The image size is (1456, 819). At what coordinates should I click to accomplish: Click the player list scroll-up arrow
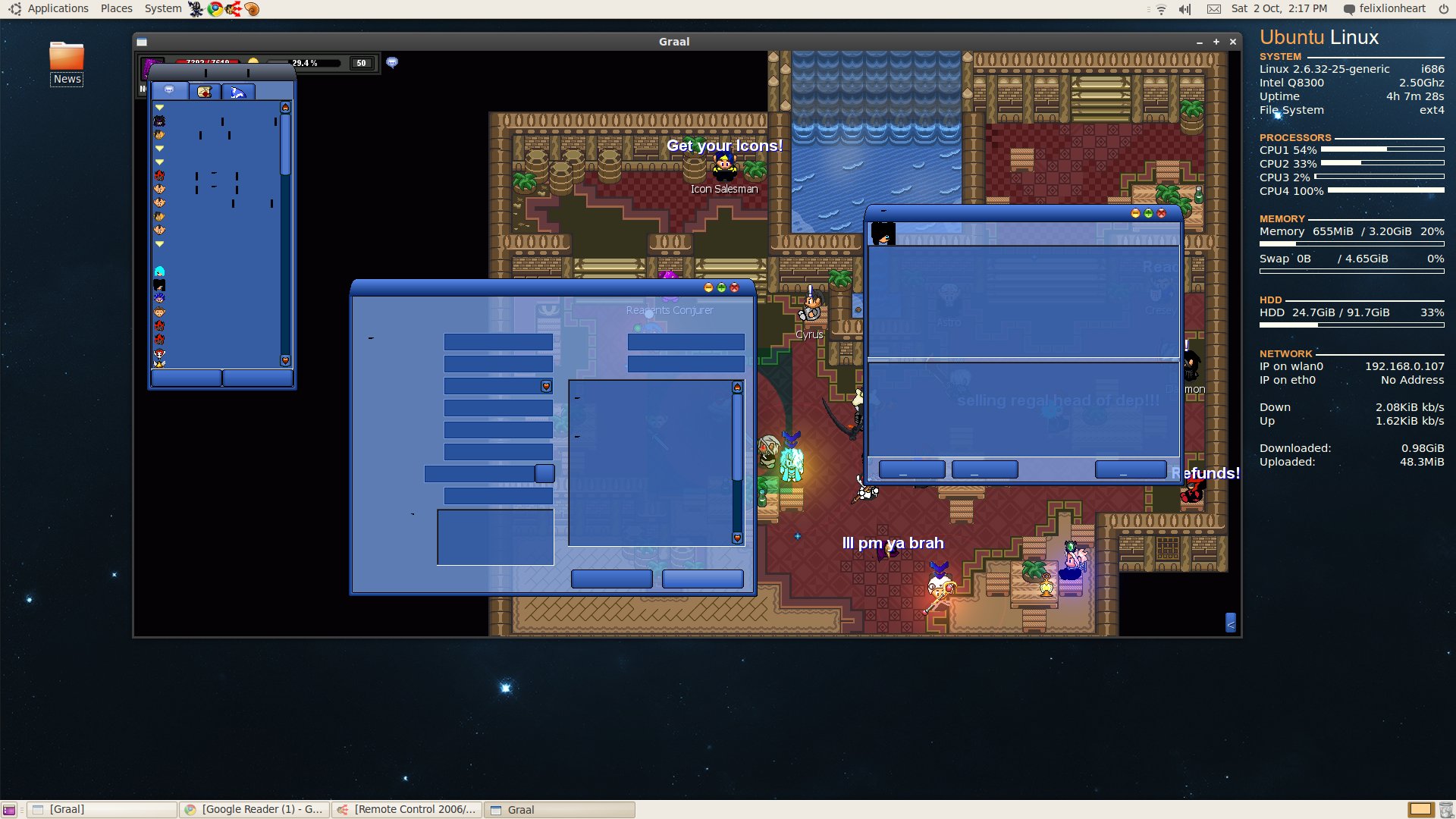285,108
